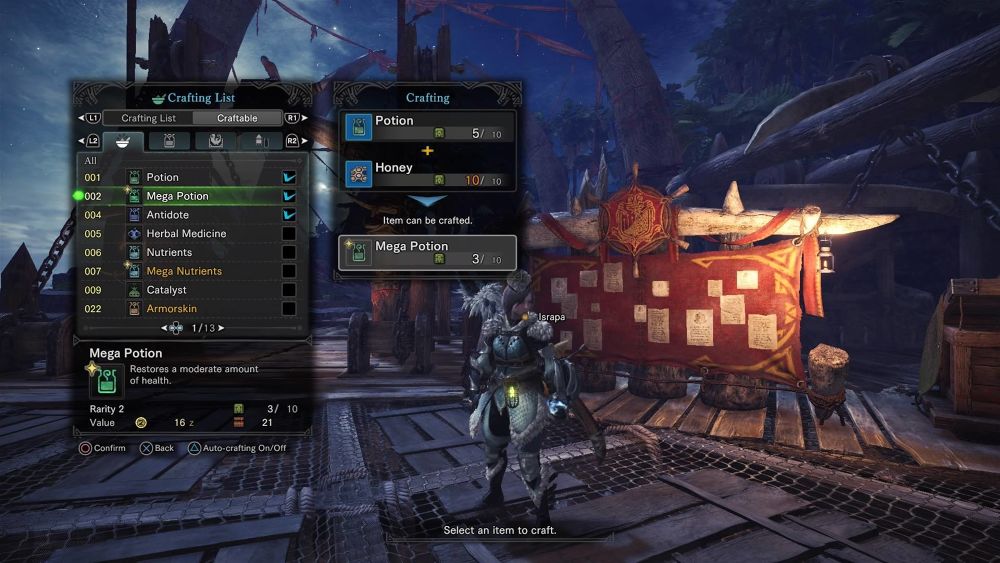Pick the Herbal Medicine recipe
Viewport: 1000px width, 563px height.
click(186, 234)
